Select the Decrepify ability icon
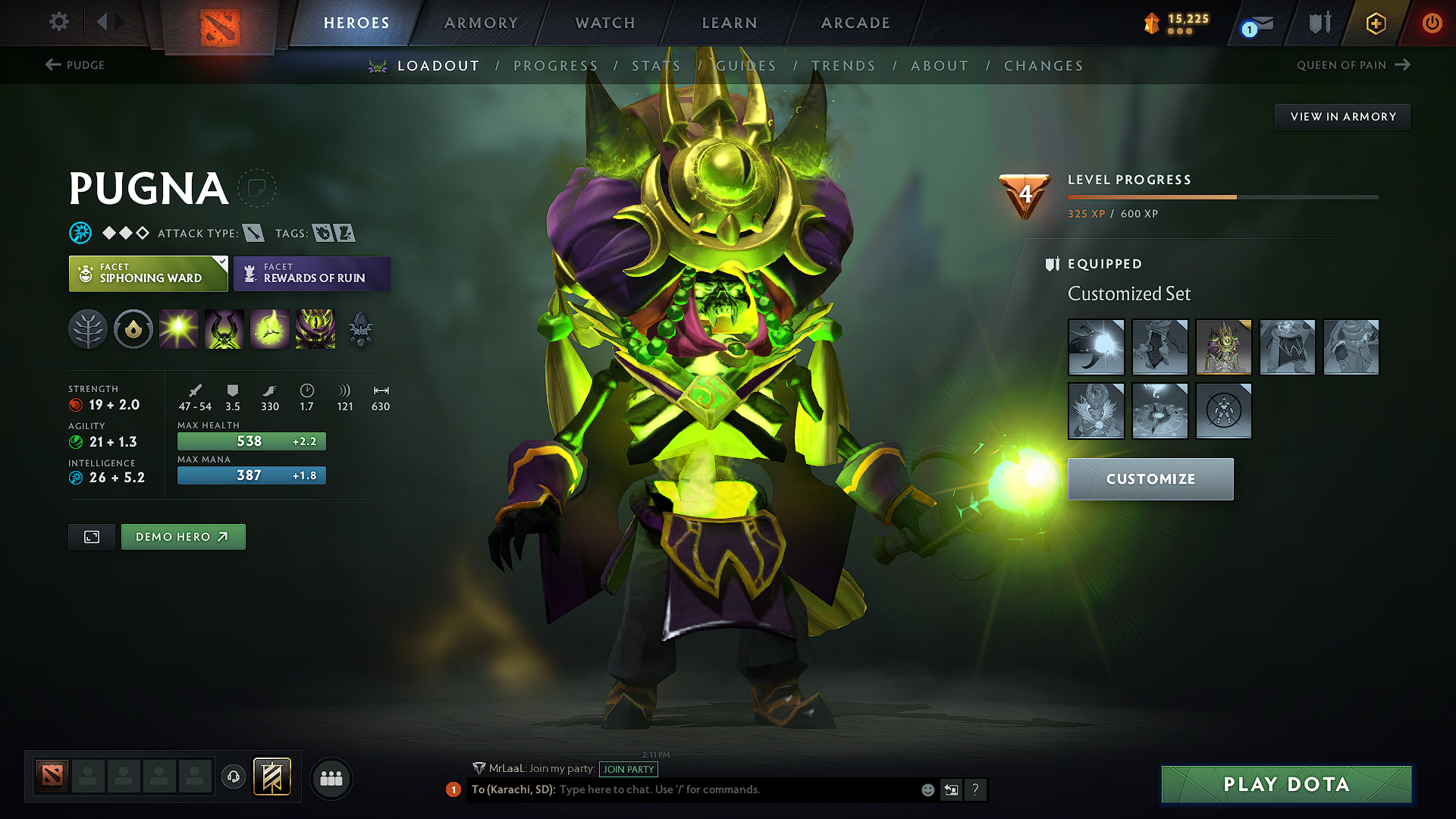Screen dimensions: 1456x819 pos(224,328)
